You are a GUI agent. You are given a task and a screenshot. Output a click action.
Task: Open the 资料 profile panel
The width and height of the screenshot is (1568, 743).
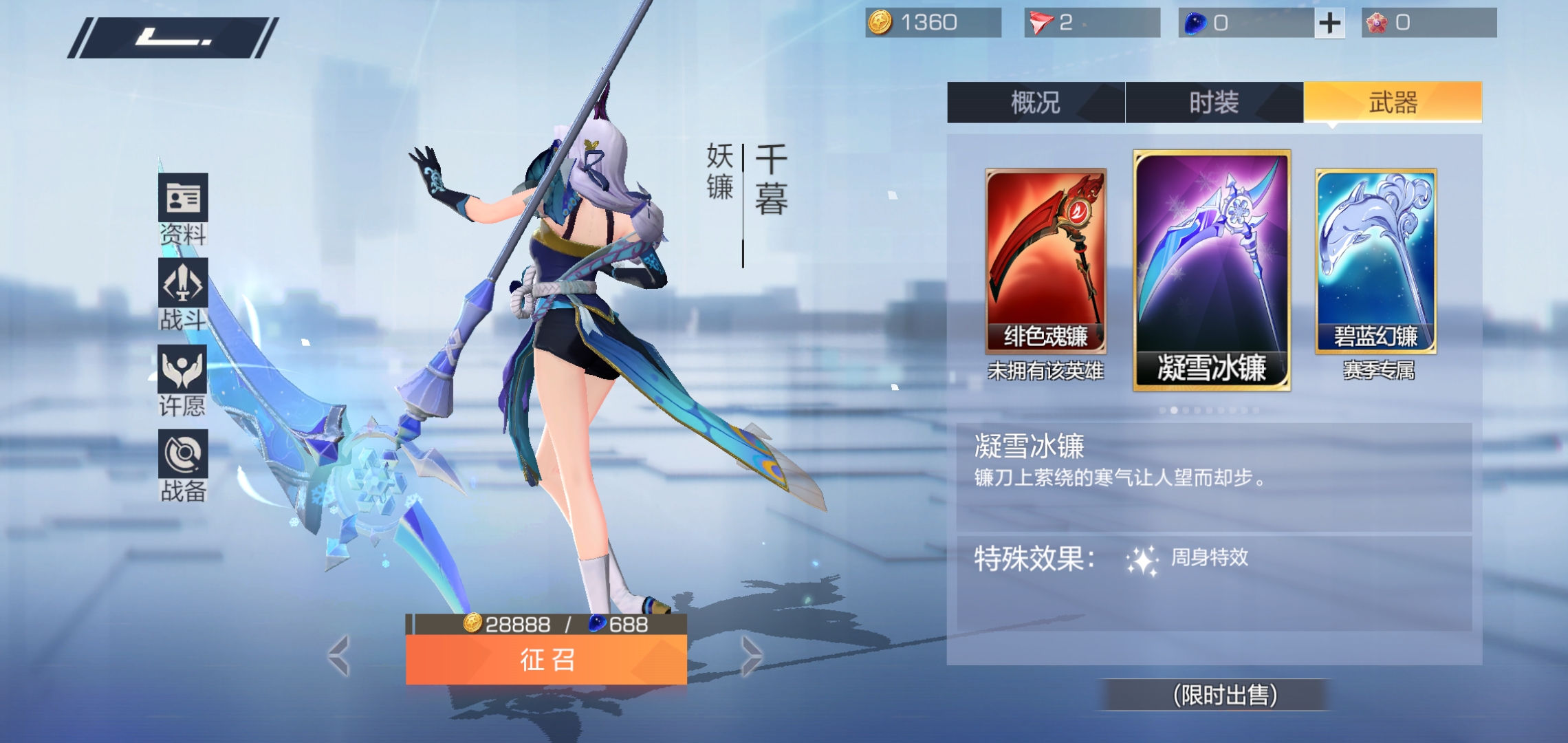pos(184,199)
